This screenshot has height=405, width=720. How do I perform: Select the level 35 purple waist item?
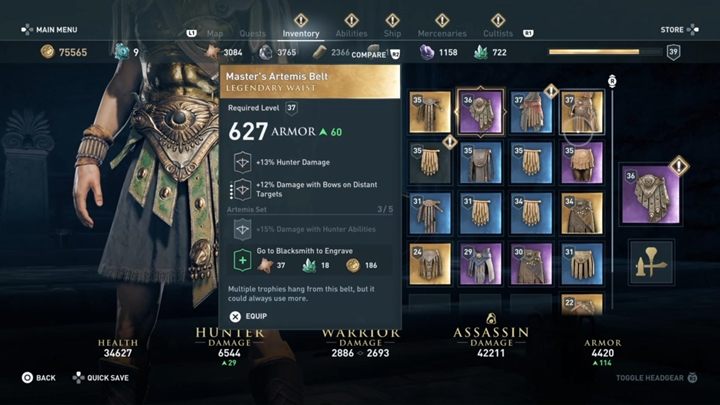[x=582, y=162]
